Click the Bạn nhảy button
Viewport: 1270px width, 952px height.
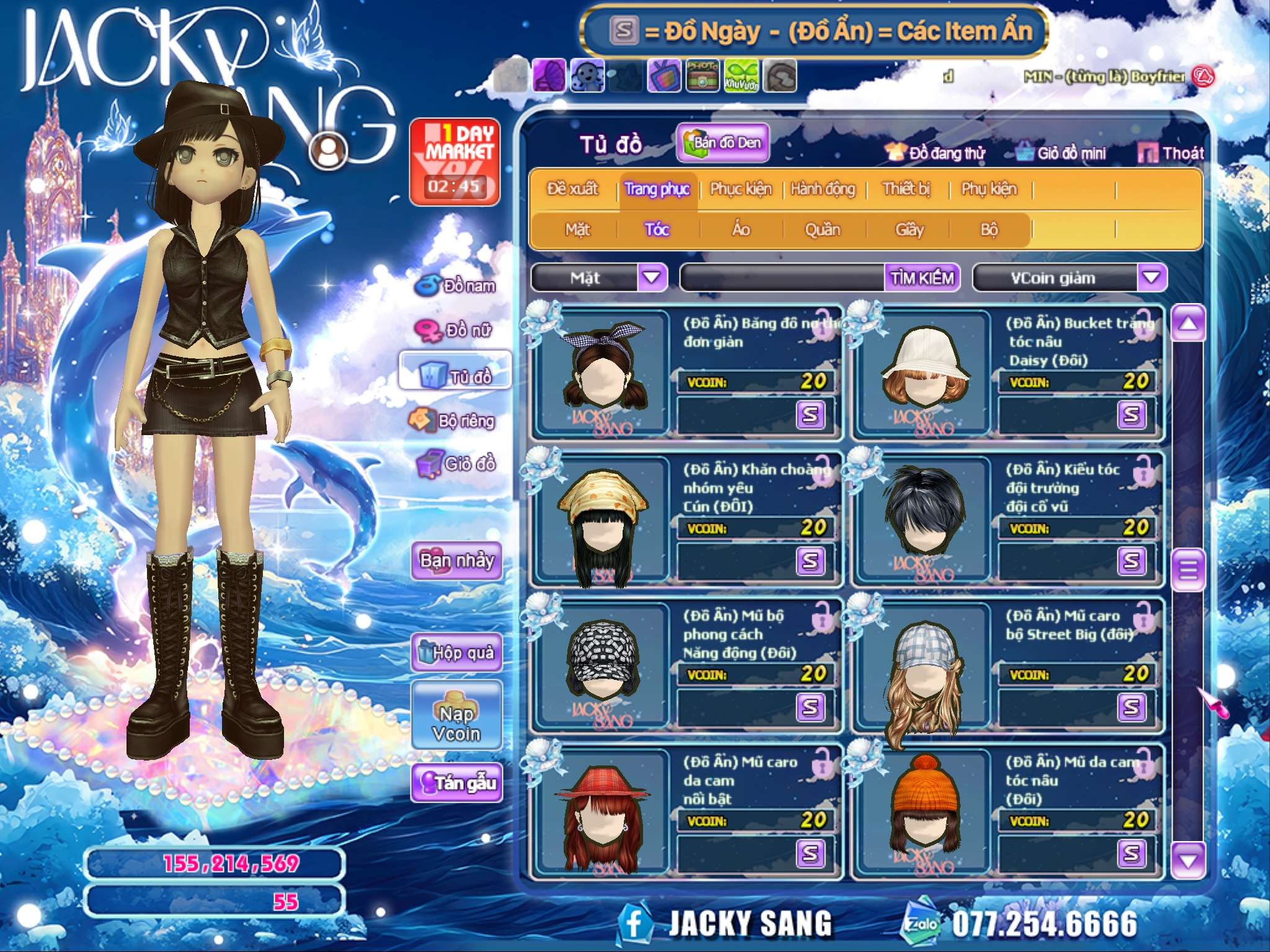(x=457, y=561)
